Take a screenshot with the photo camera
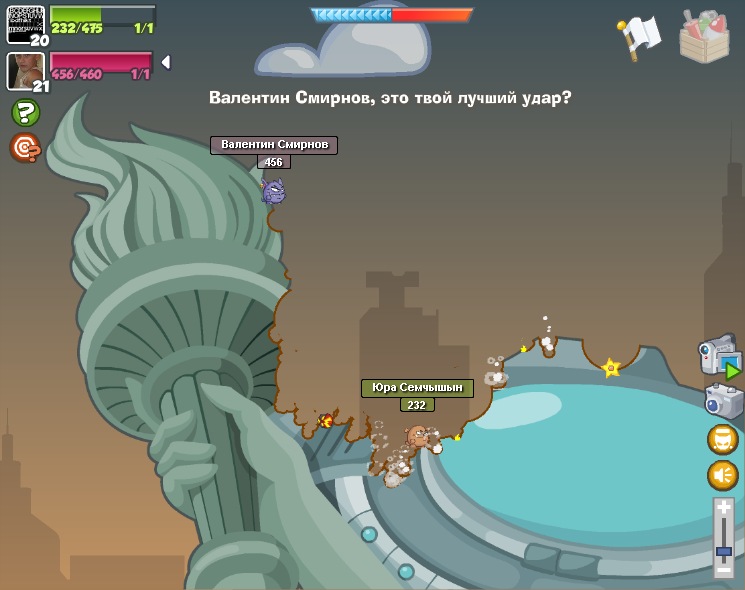Viewport: 745px width, 590px height. [x=723, y=402]
